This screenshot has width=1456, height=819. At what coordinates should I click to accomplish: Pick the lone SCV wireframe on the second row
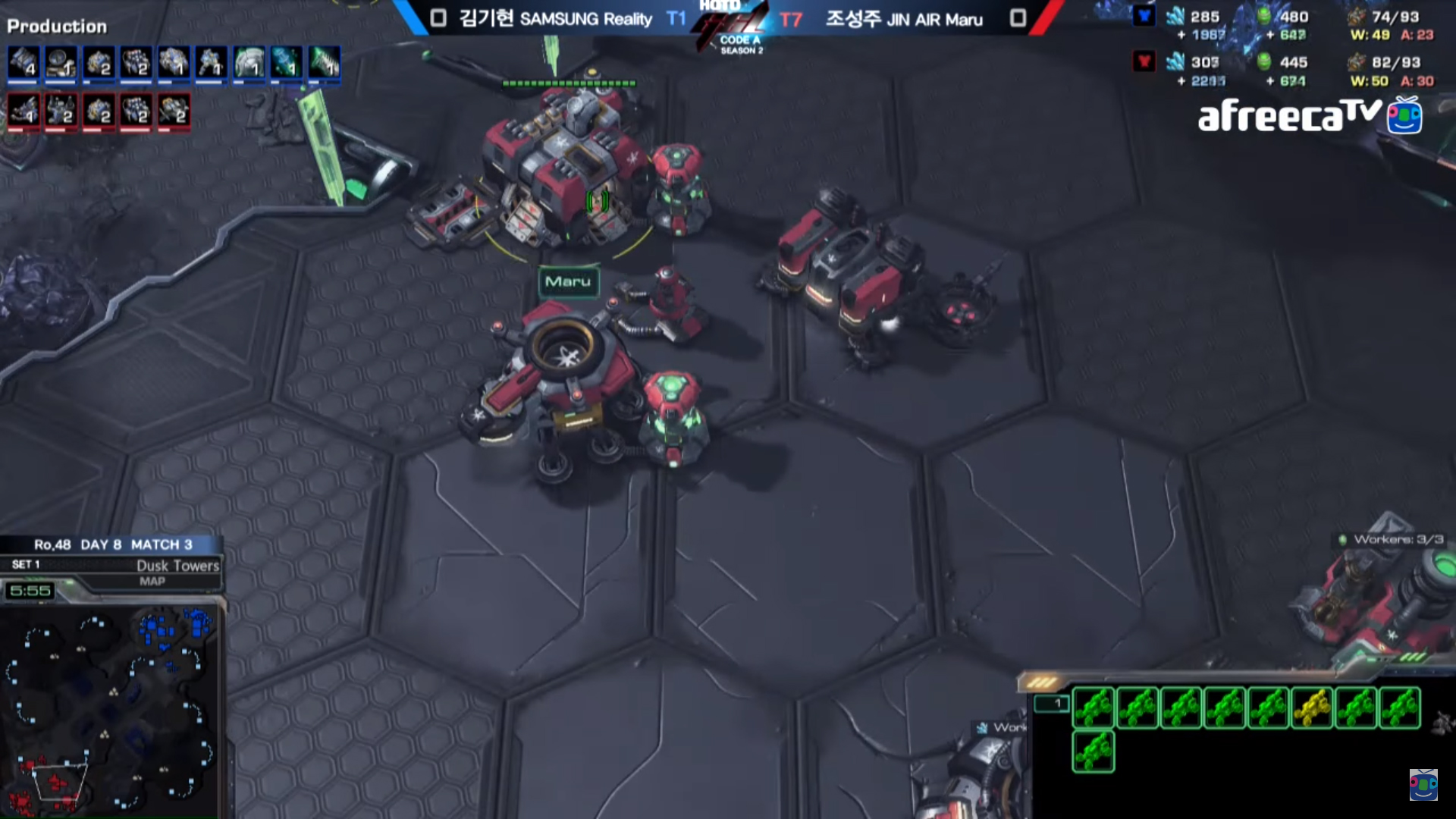pyautogui.click(x=1093, y=751)
